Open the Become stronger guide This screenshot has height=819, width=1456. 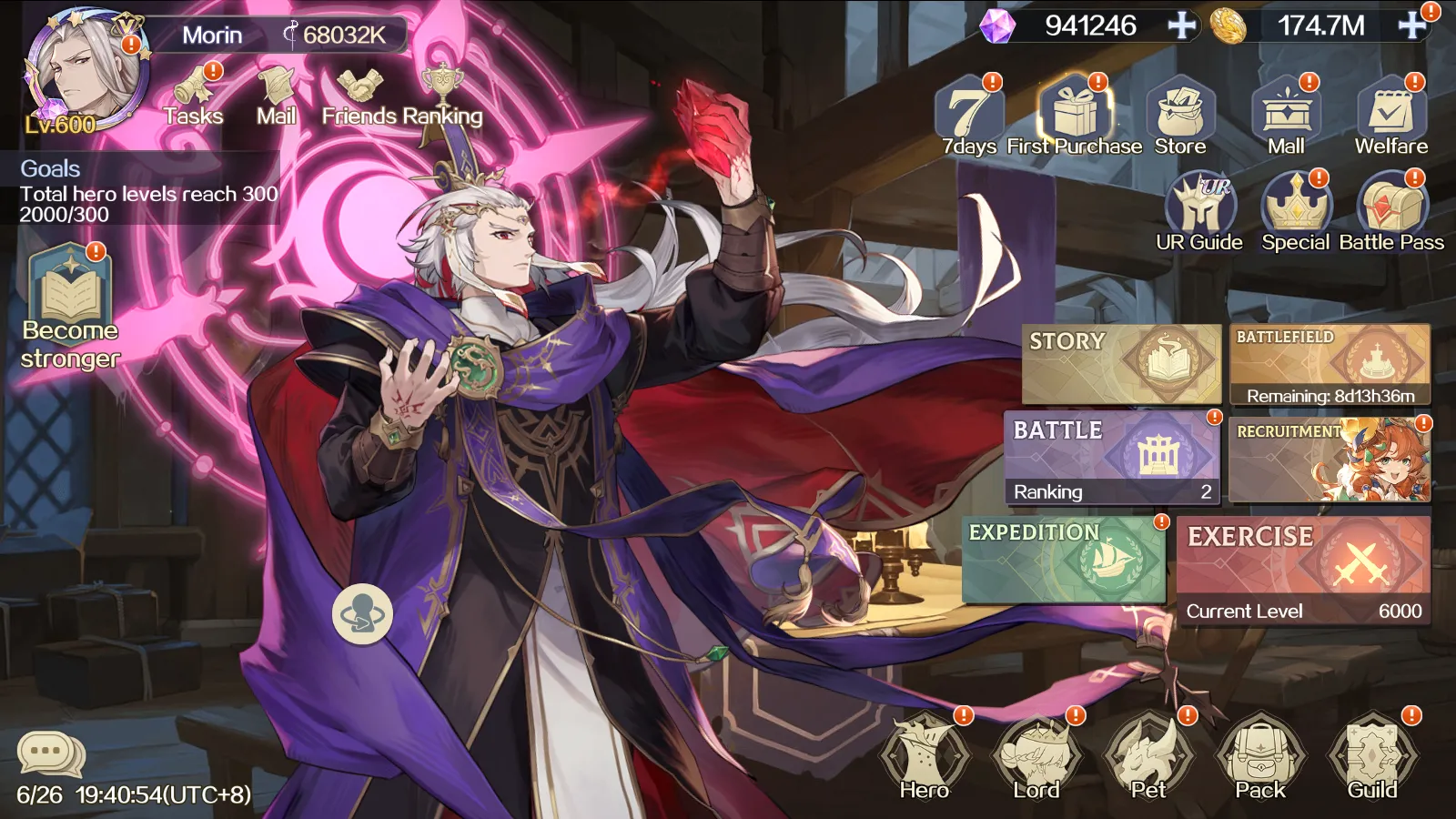click(x=68, y=293)
